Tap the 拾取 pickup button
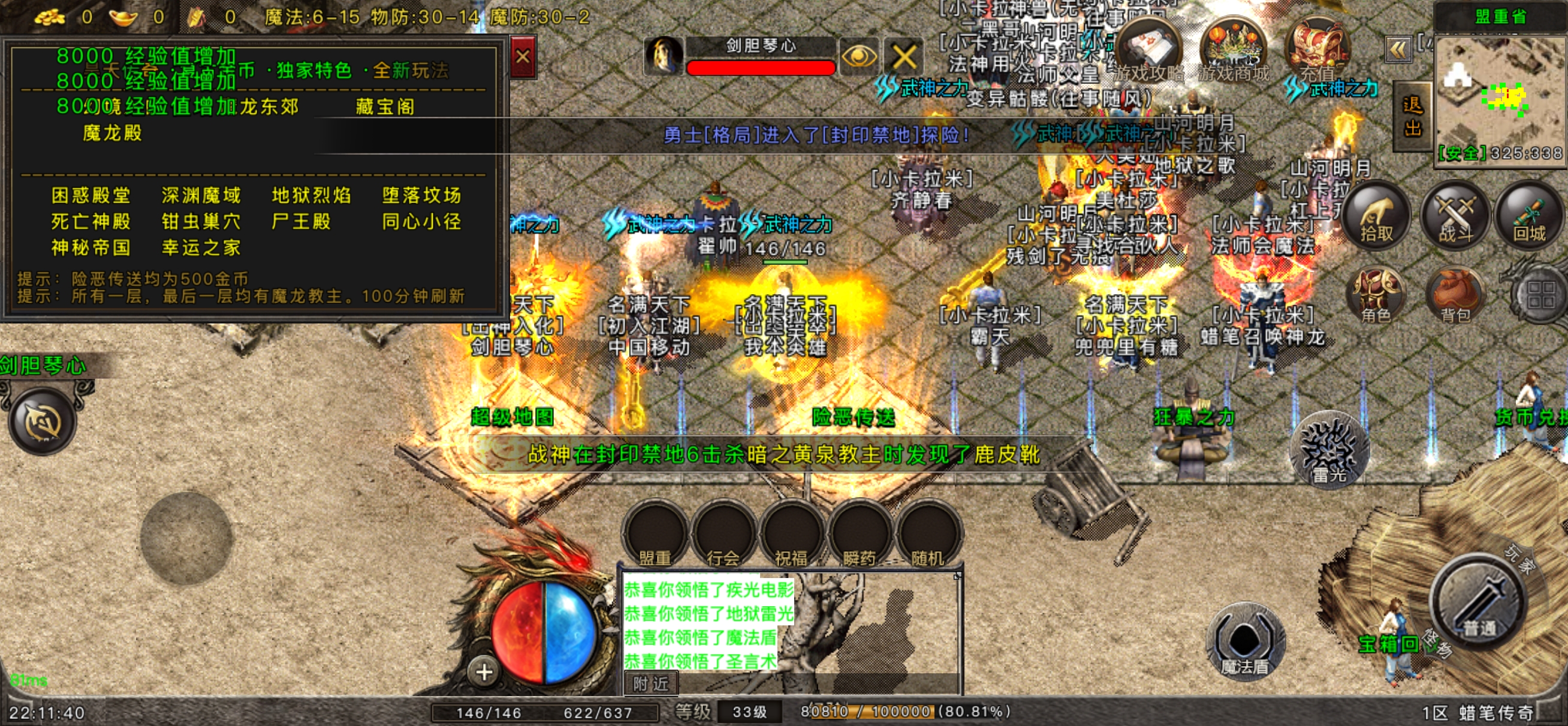 (1376, 216)
